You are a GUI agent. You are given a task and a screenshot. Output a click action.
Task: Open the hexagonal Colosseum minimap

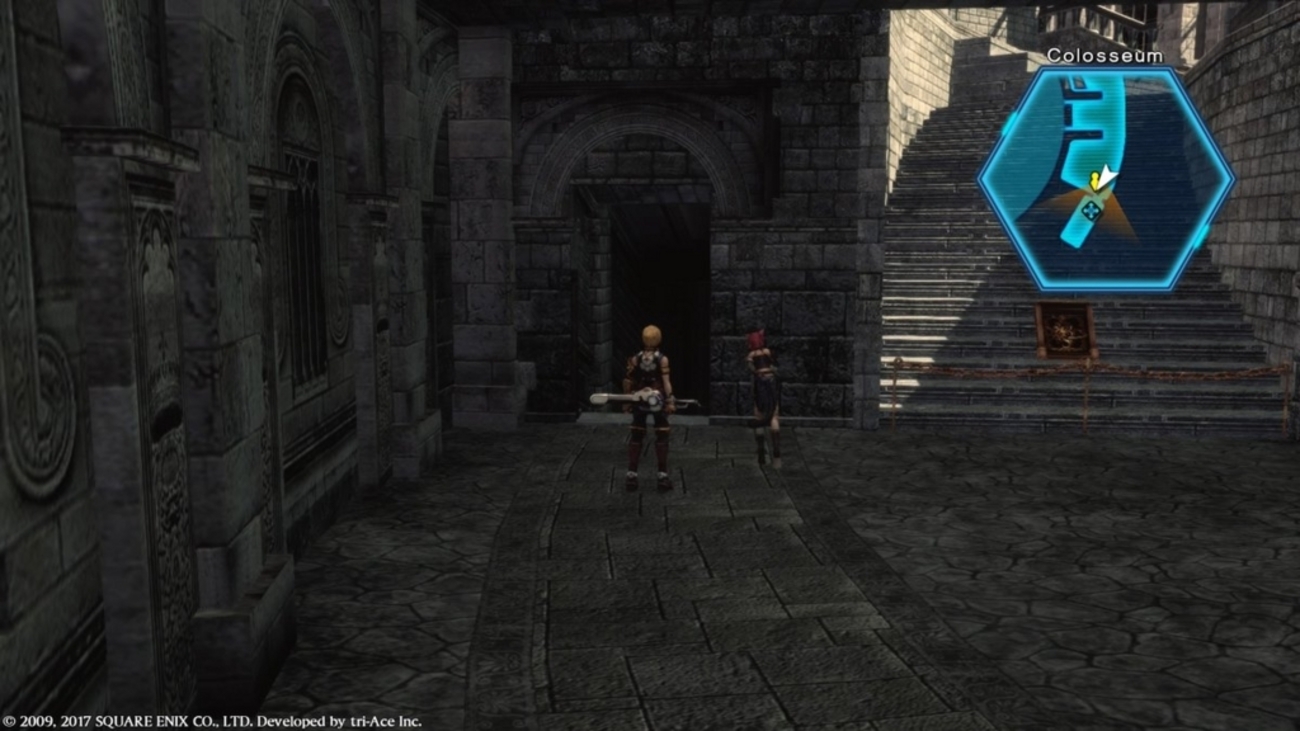pyautogui.click(x=1105, y=179)
